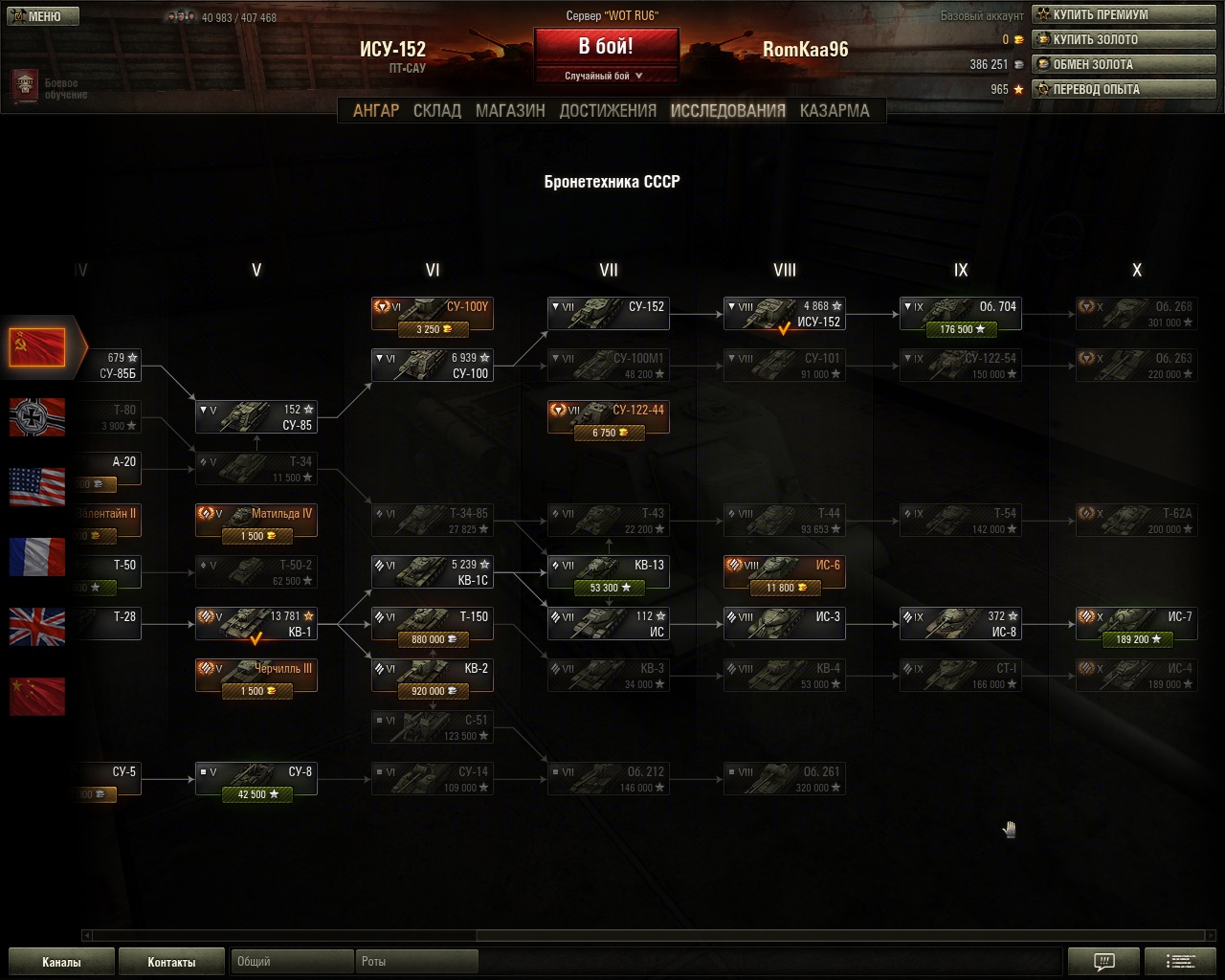
Task: Click КУПИТЬ ЗОЛОТО to buy gold
Action: click(x=1124, y=40)
